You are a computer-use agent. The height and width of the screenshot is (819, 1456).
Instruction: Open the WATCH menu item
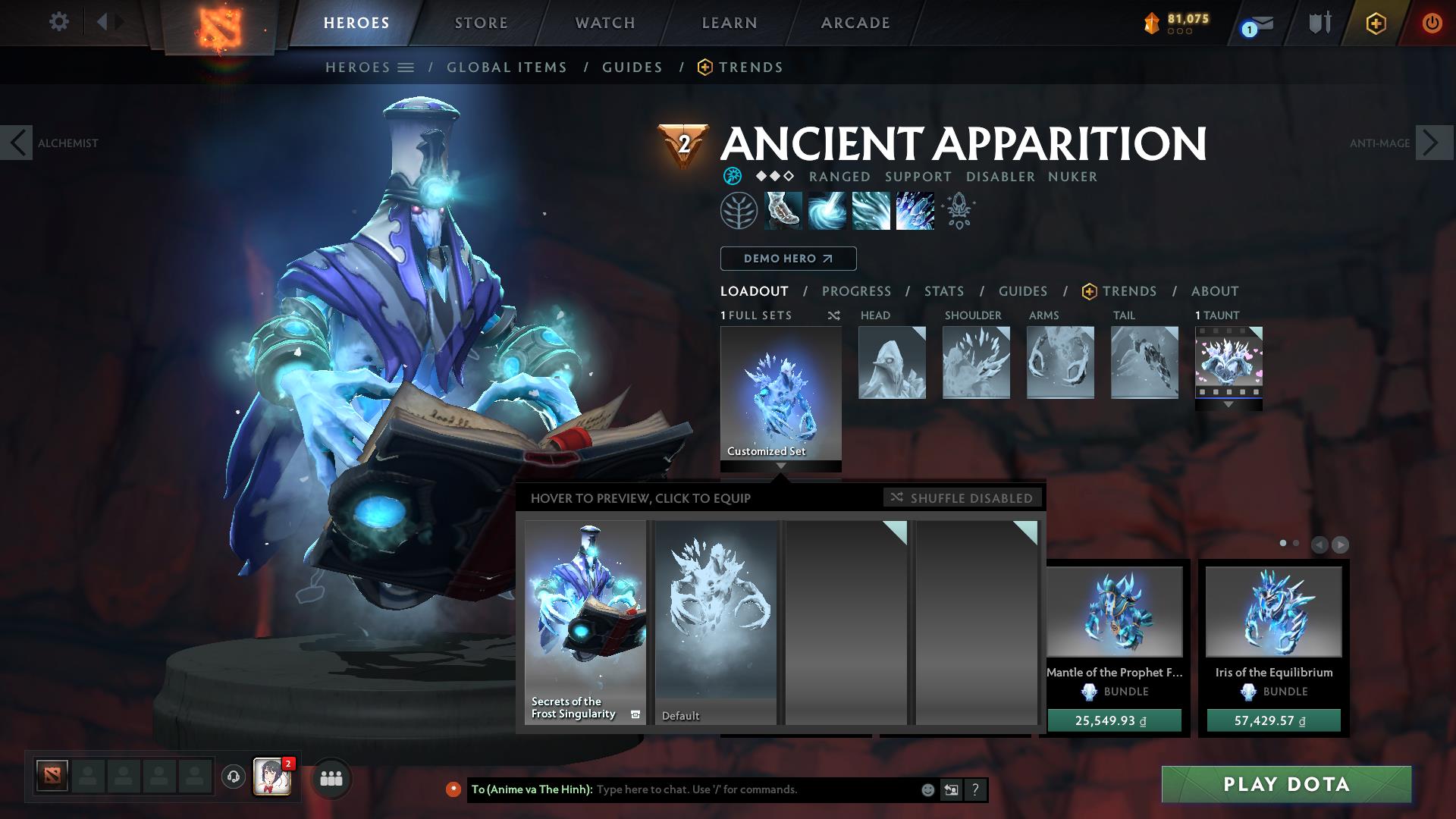(604, 23)
